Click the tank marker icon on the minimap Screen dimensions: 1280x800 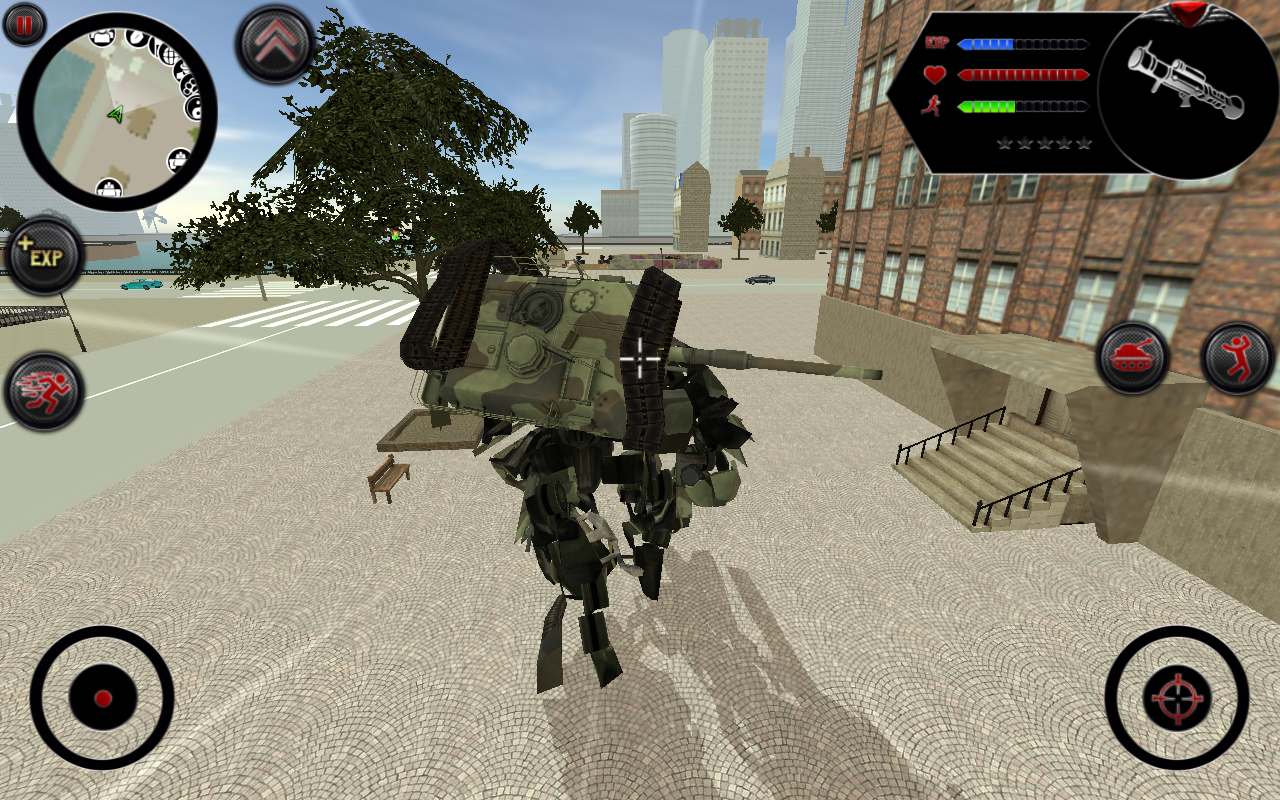point(178,159)
